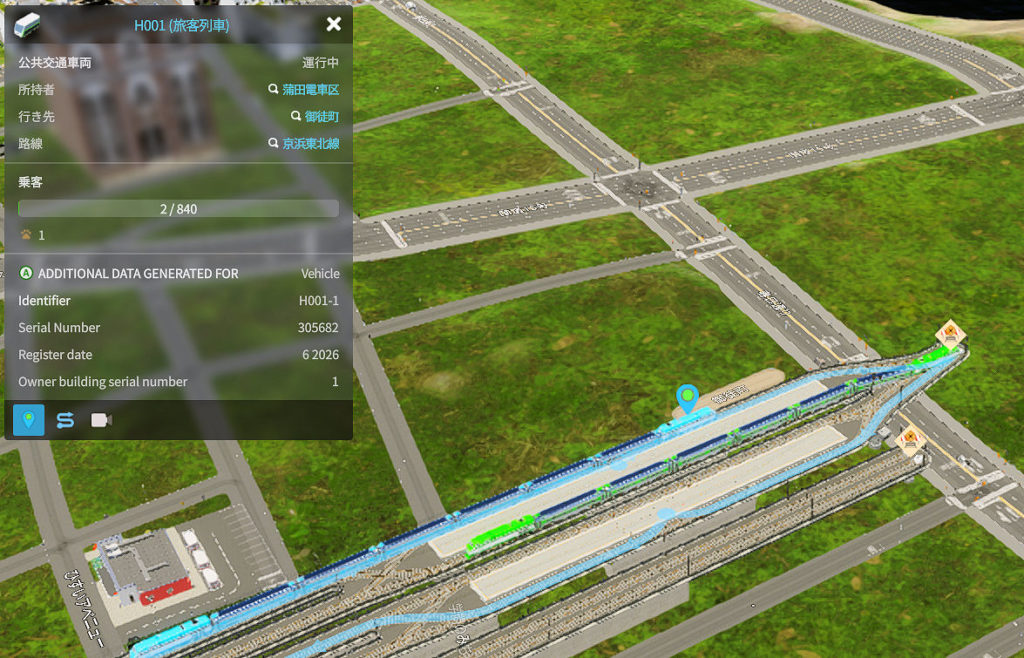Jump to the destination 御徒町 link
Image resolution: width=1024 pixels, height=658 pixels.
click(x=320, y=116)
